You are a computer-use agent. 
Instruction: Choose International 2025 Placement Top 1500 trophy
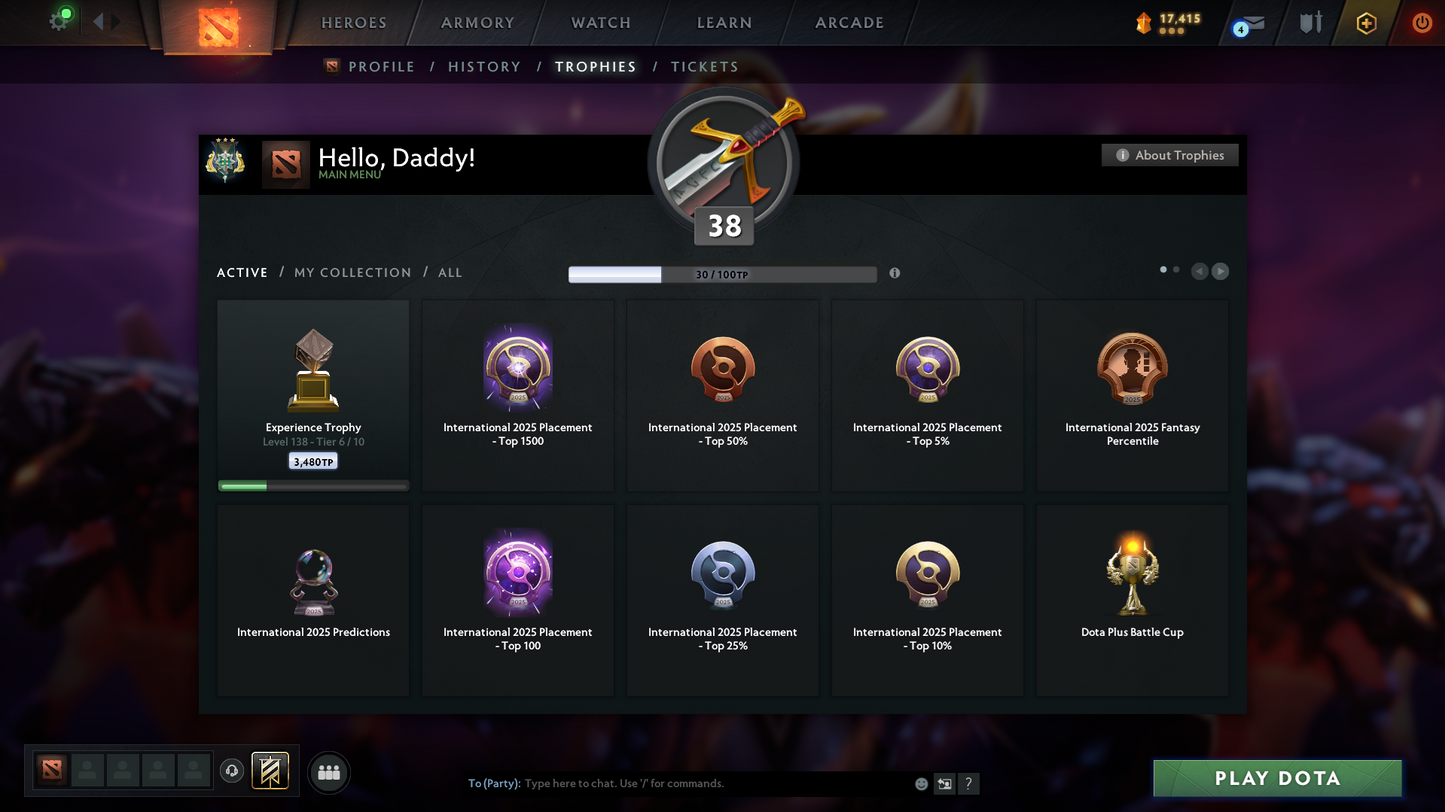[x=518, y=396]
